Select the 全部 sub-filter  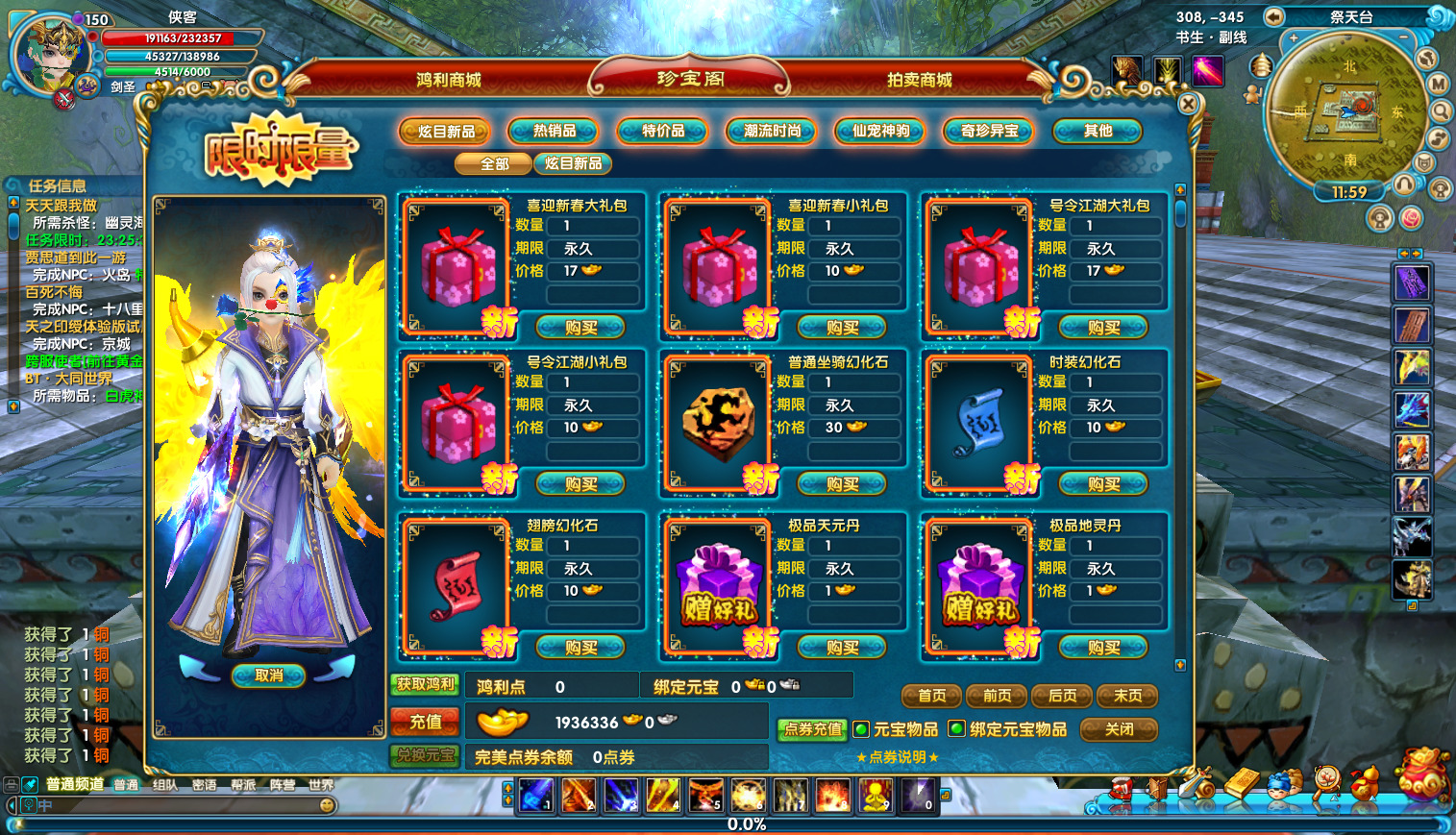click(x=494, y=164)
